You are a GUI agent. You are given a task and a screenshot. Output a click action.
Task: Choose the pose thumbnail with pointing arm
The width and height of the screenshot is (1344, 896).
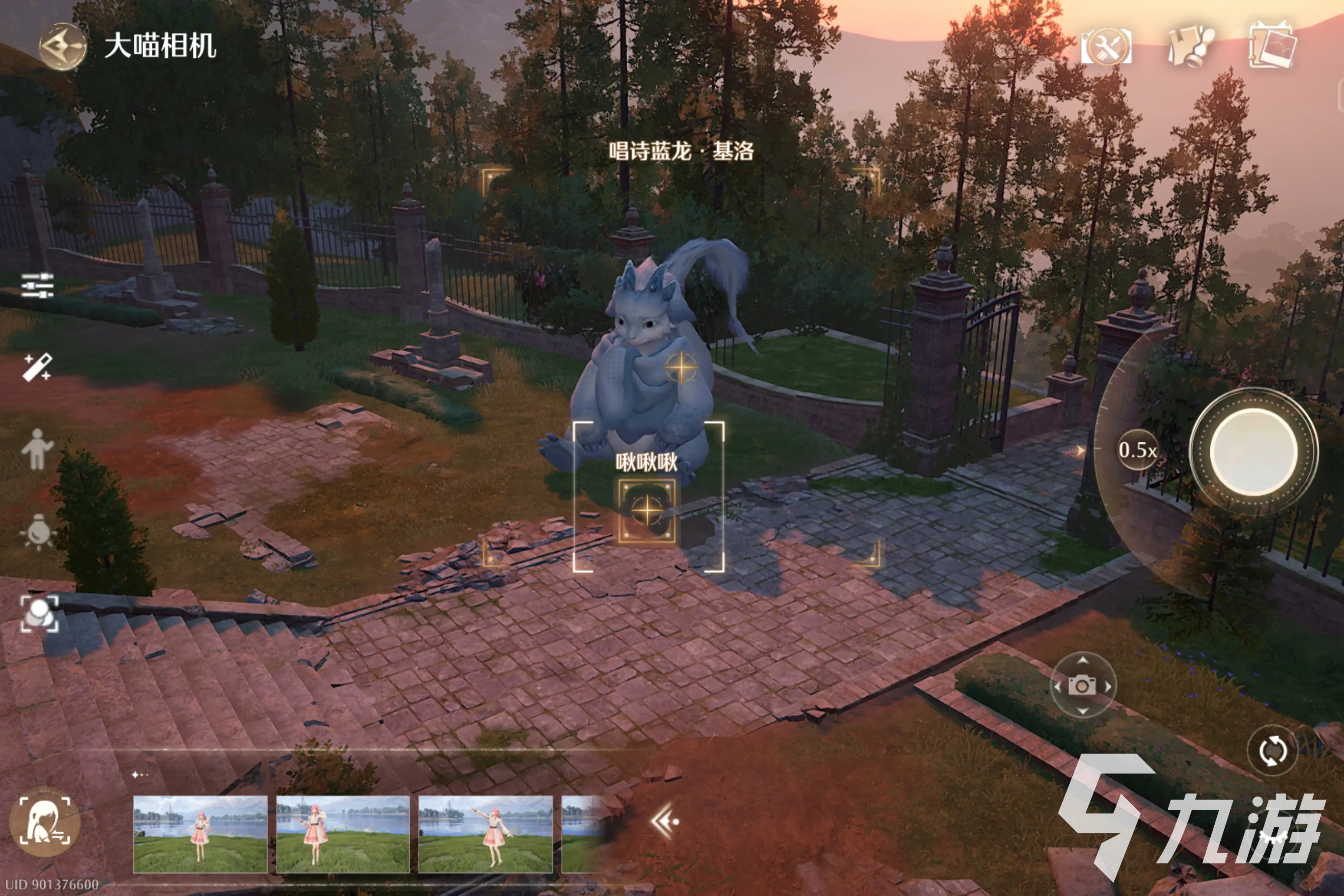[x=485, y=834]
